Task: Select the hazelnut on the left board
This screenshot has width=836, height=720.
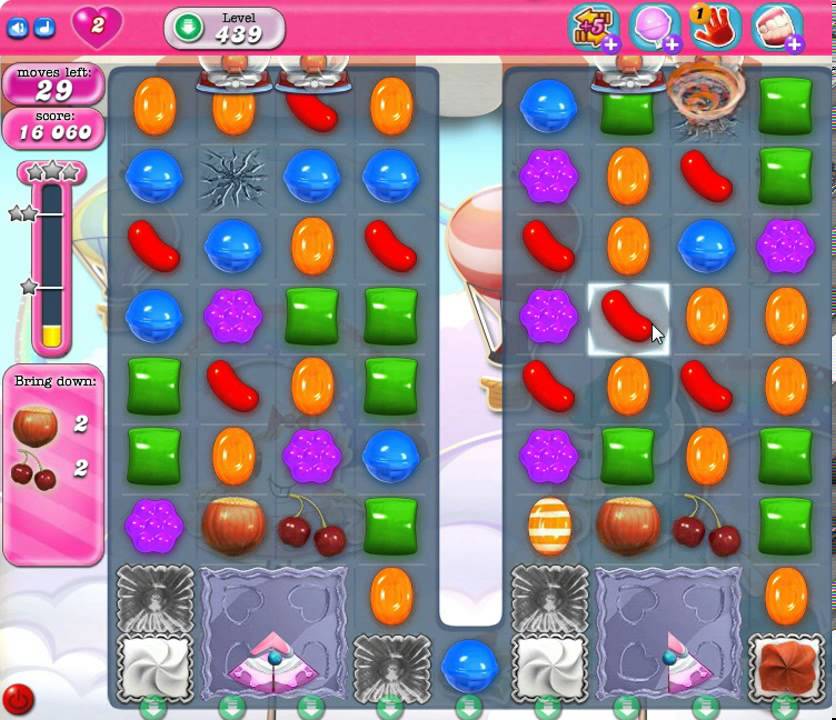Action: (x=233, y=524)
